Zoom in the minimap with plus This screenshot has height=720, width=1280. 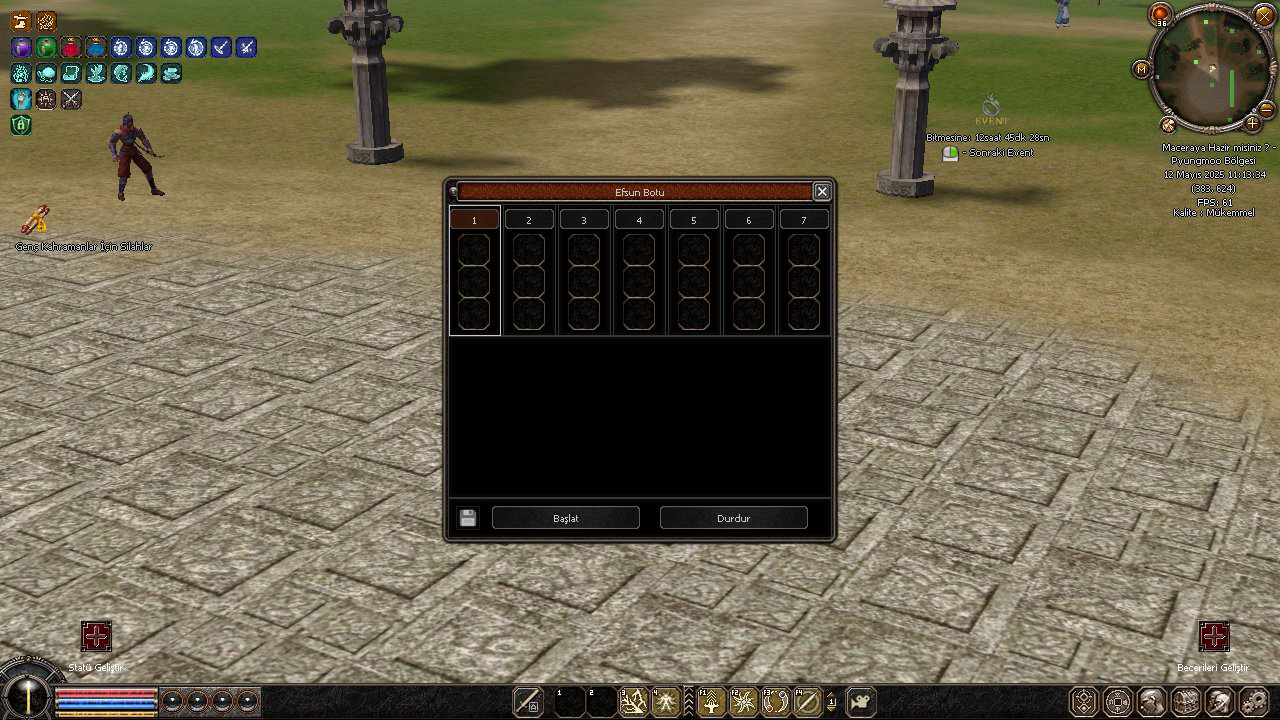point(1252,124)
